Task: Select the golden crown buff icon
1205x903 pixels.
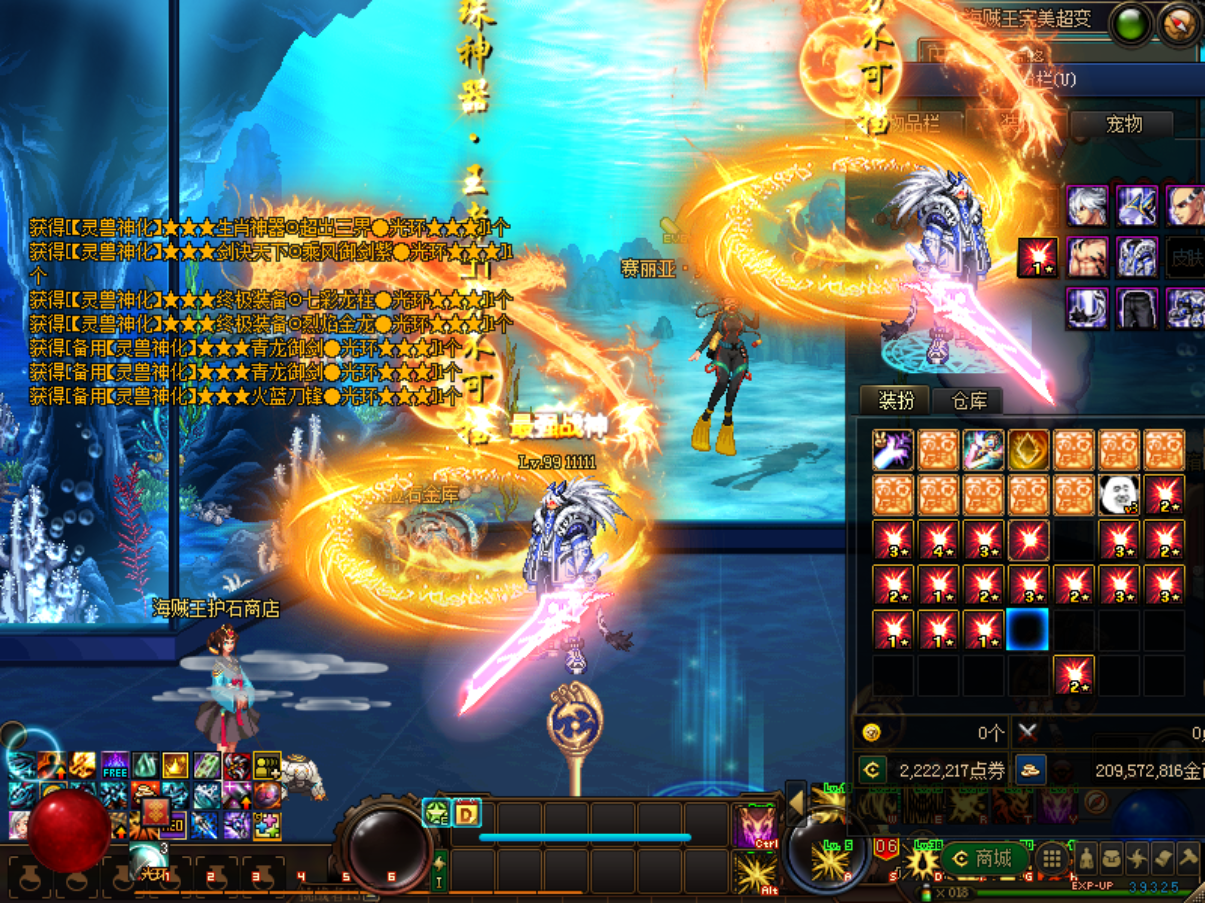Action: (x=176, y=767)
